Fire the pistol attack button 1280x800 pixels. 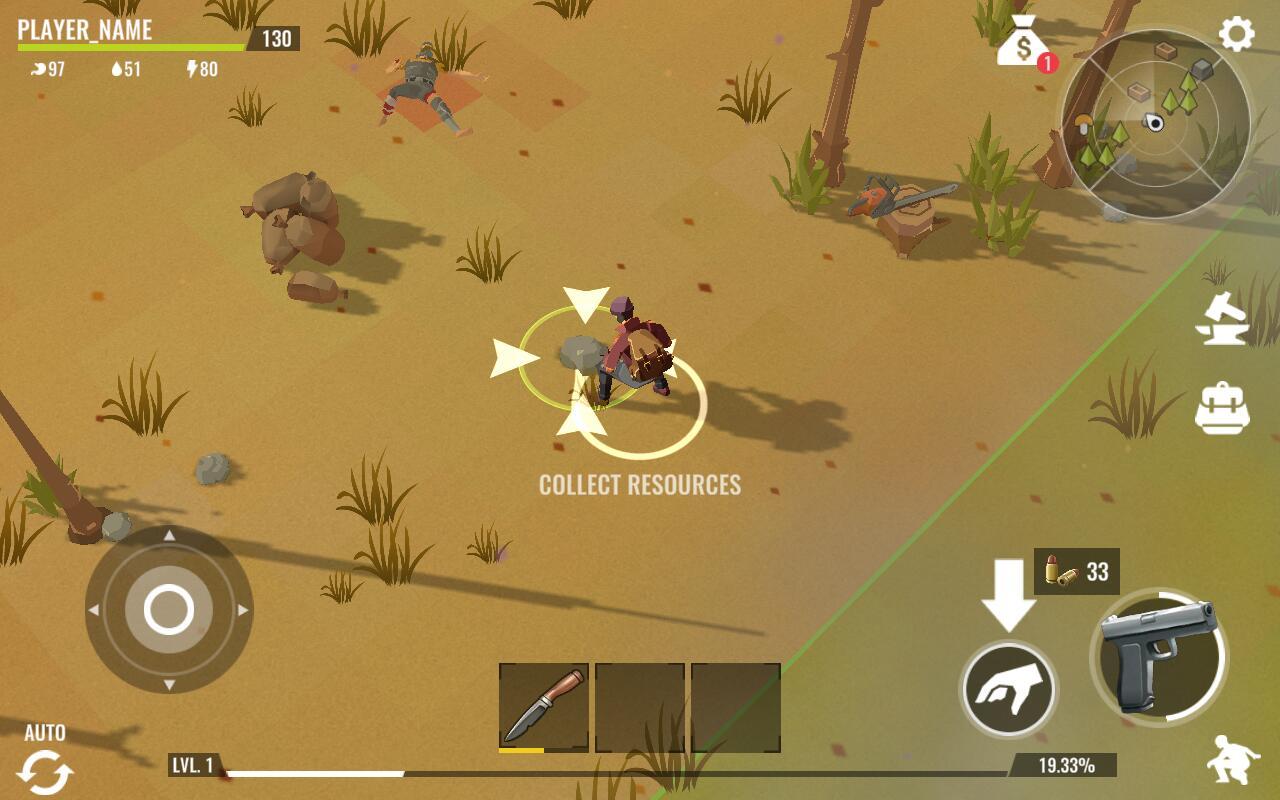(1159, 657)
